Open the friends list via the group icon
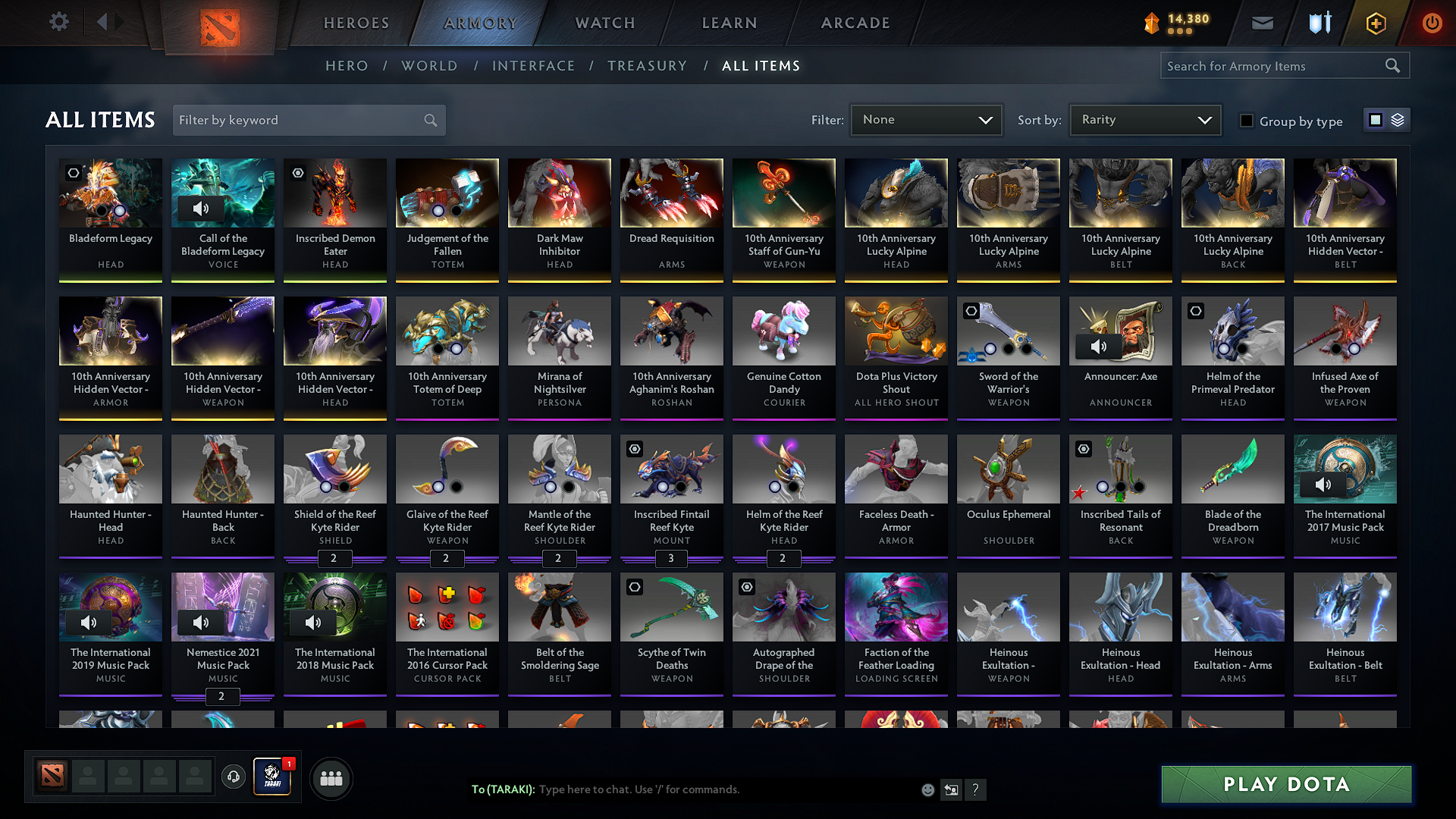 (331, 777)
